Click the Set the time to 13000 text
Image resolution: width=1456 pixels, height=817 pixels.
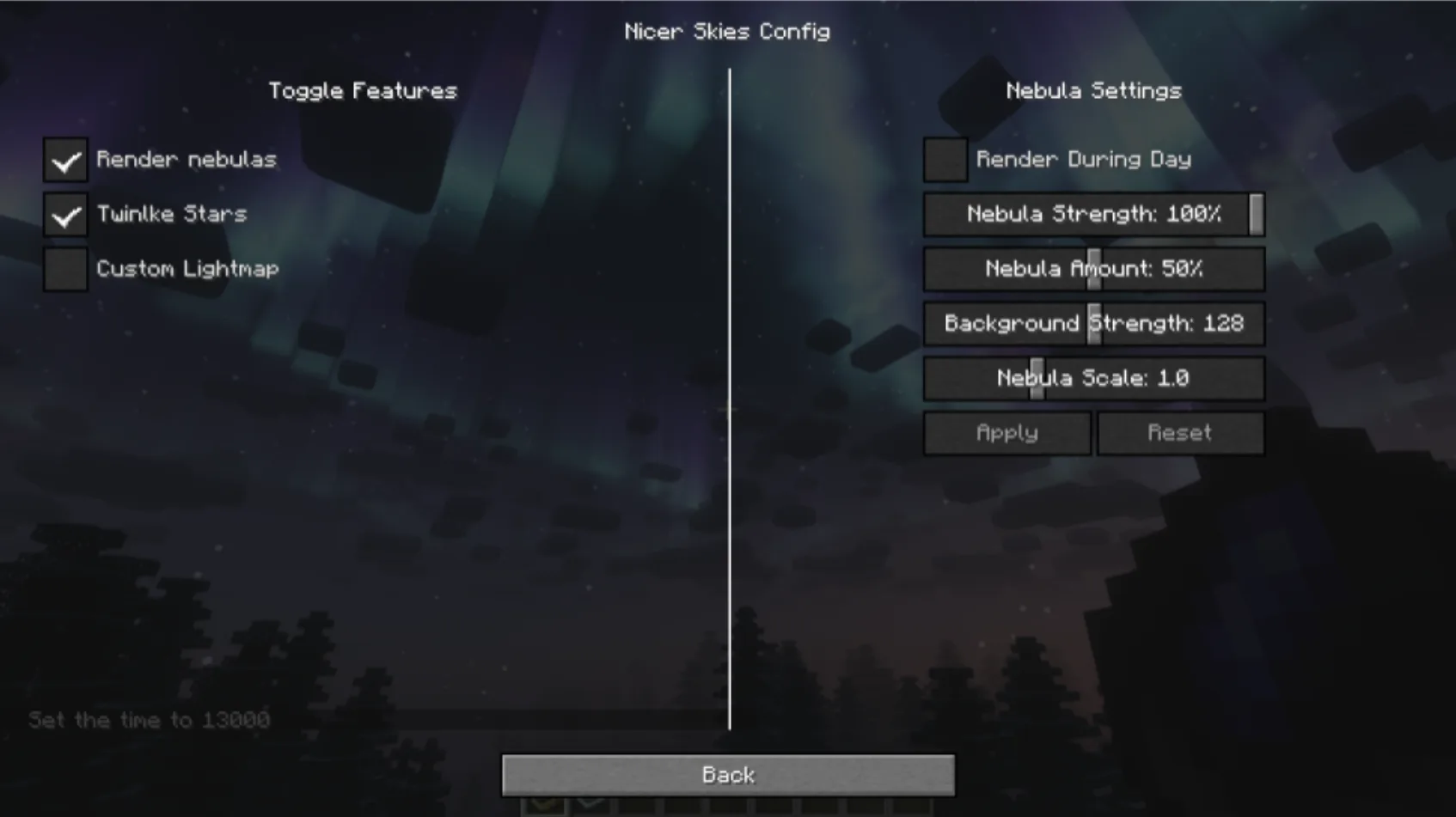(x=148, y=720)
